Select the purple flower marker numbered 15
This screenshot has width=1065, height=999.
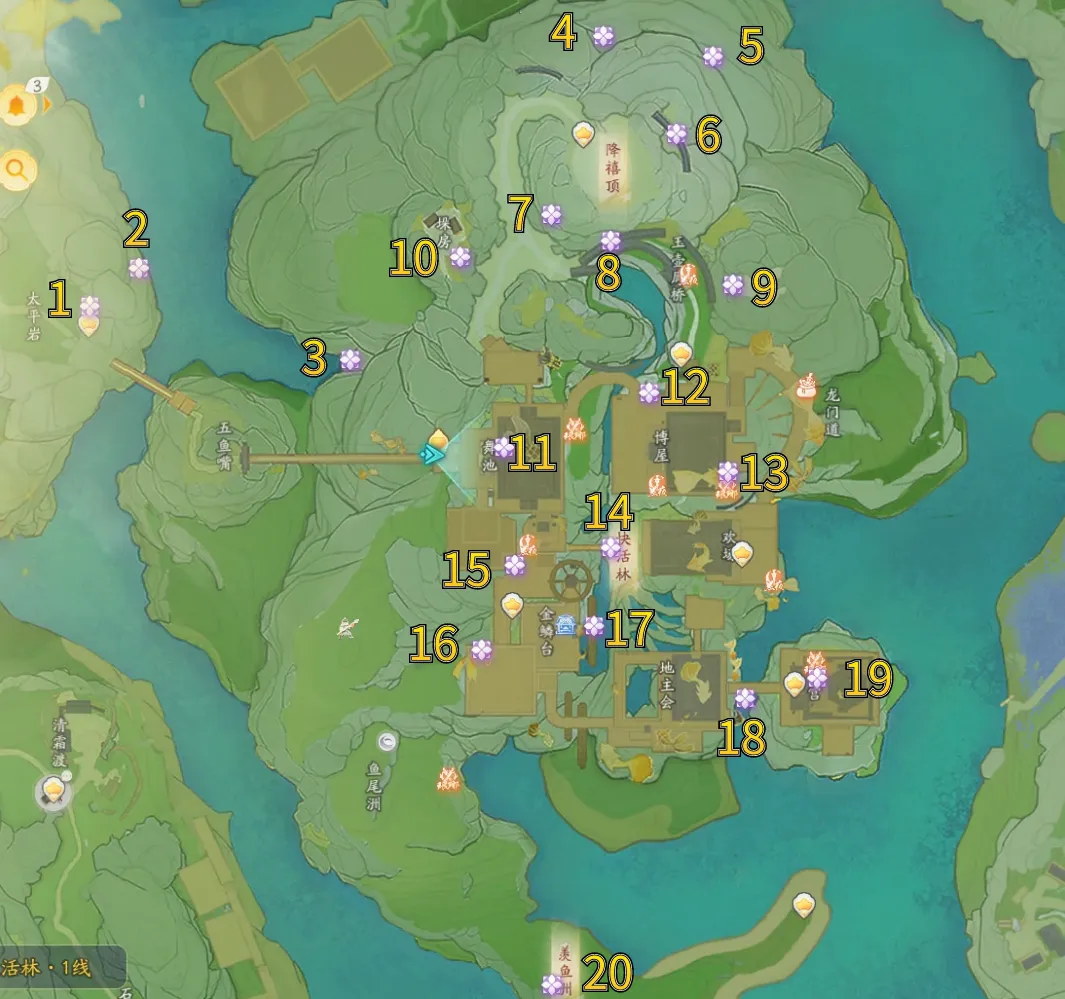point(515,566)
